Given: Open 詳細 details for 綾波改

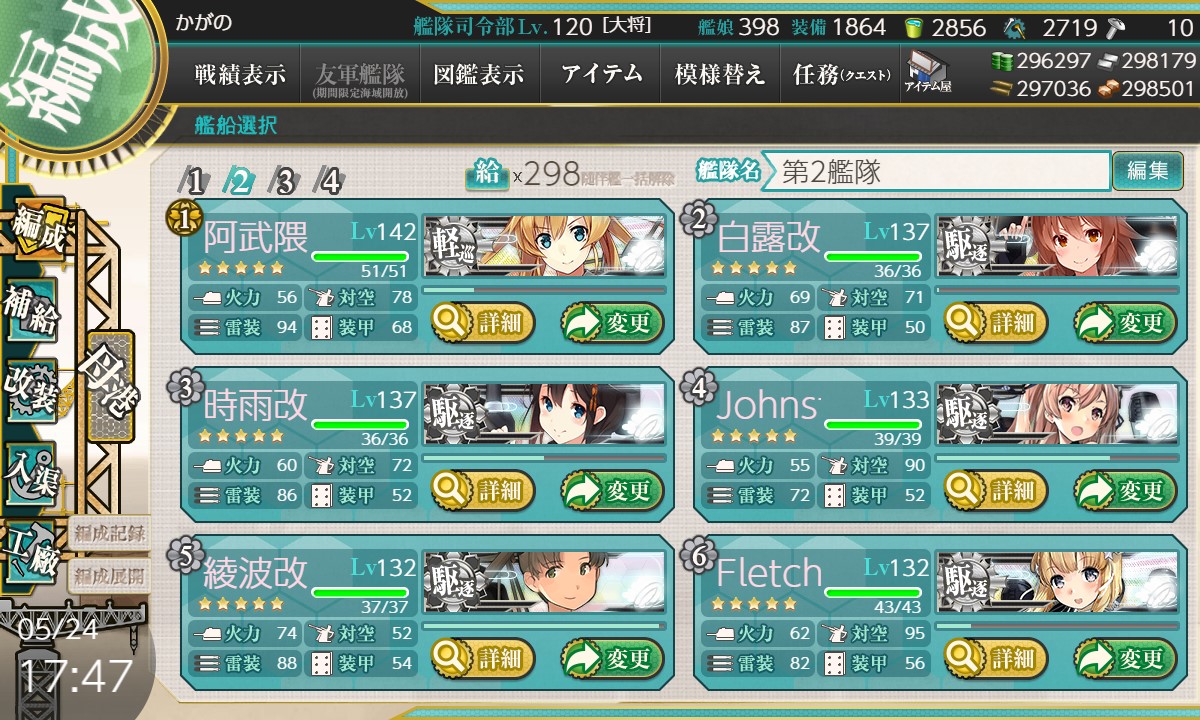Looking at the screenshot, I should [484, 659].
